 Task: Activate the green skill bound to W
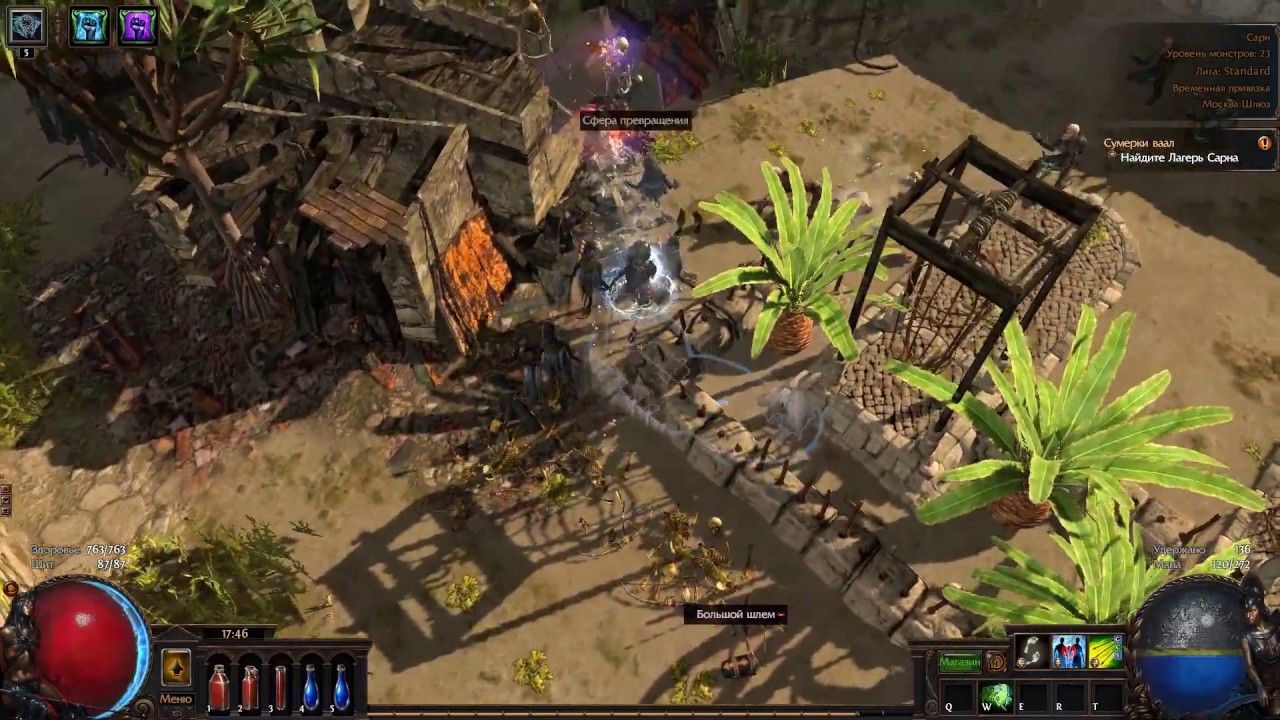pos(994,696)
